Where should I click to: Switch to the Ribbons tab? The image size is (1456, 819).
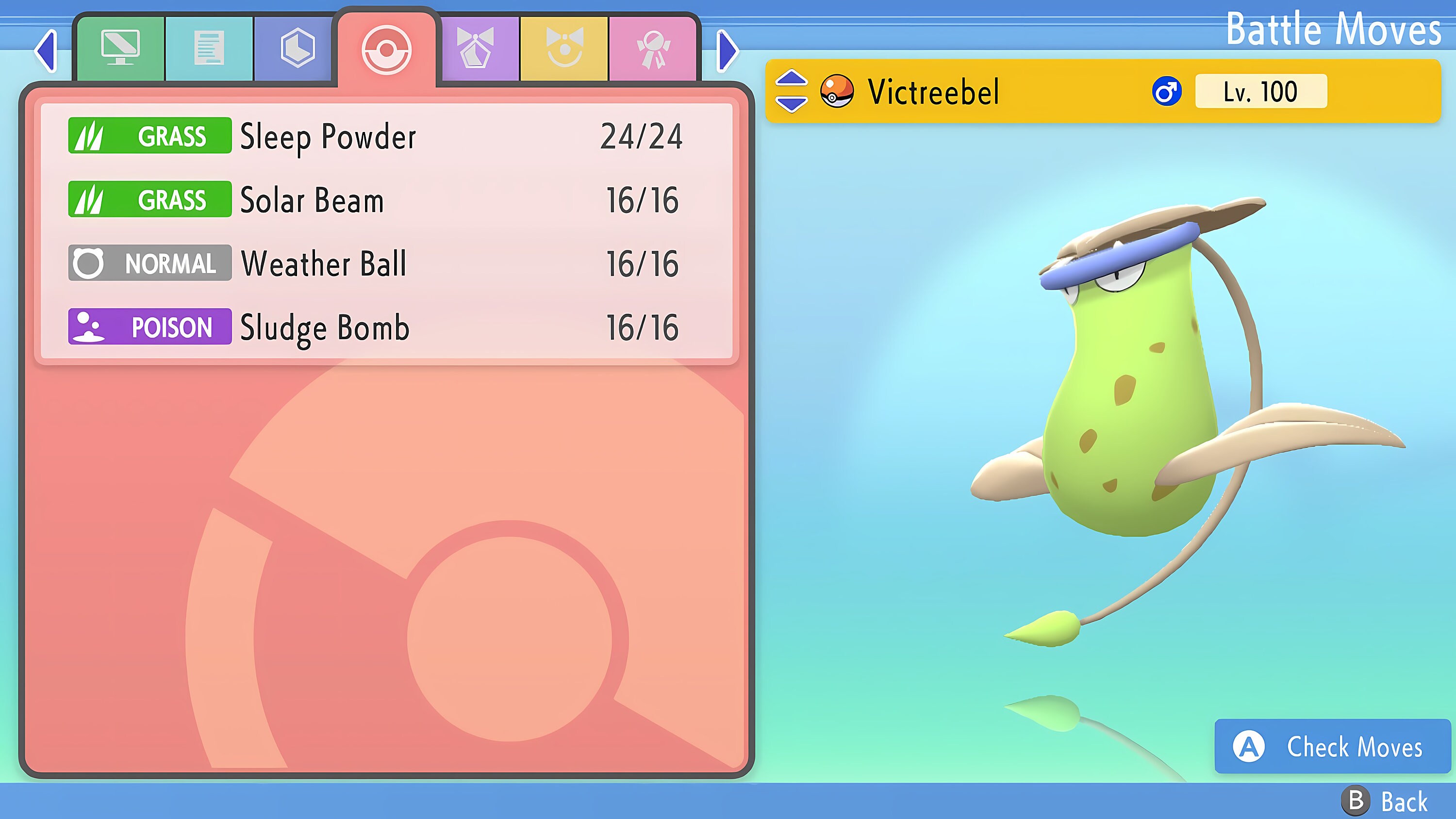point(653,48)
